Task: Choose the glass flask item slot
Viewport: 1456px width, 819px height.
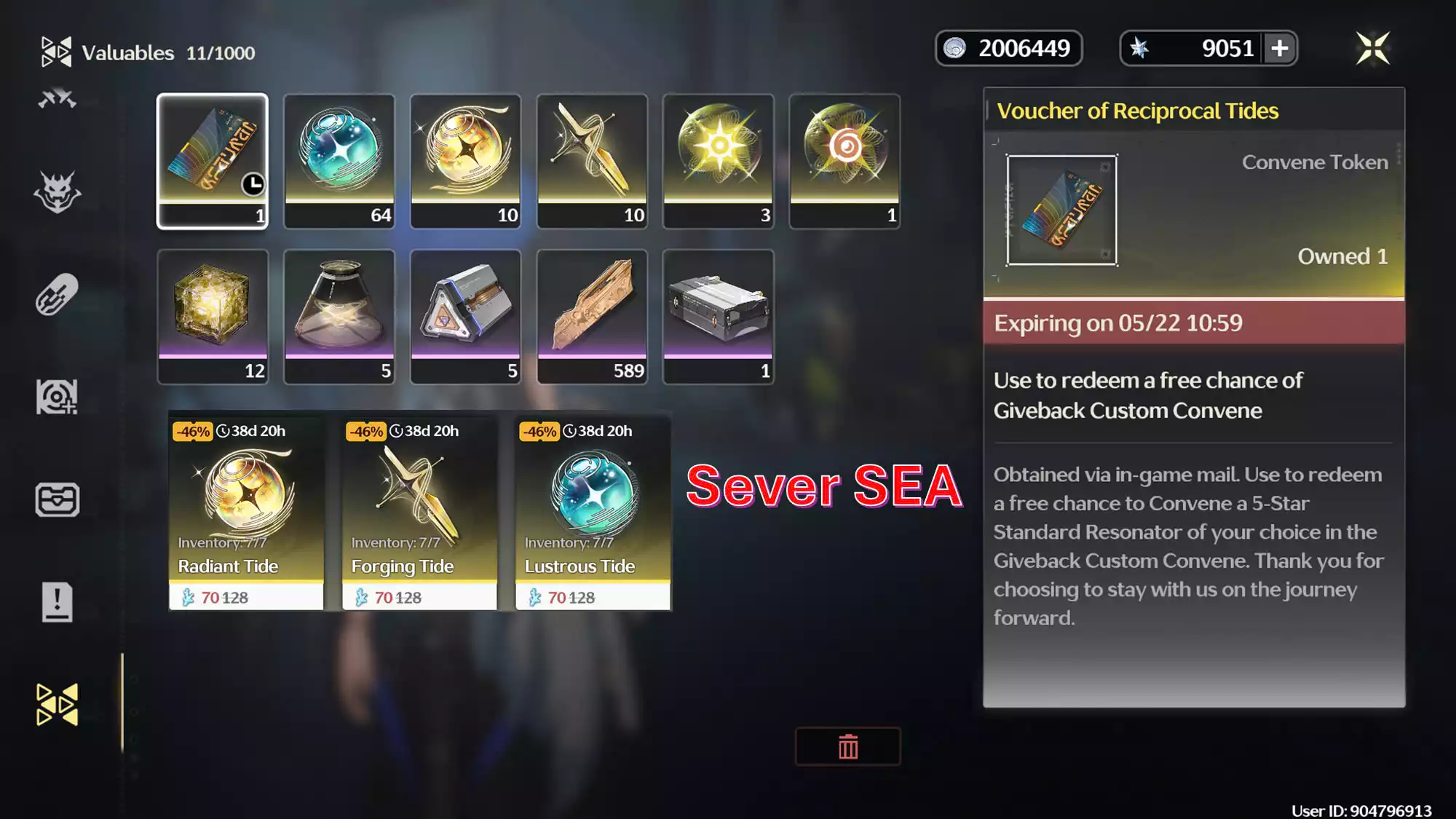Action: (x=339, y=317)
